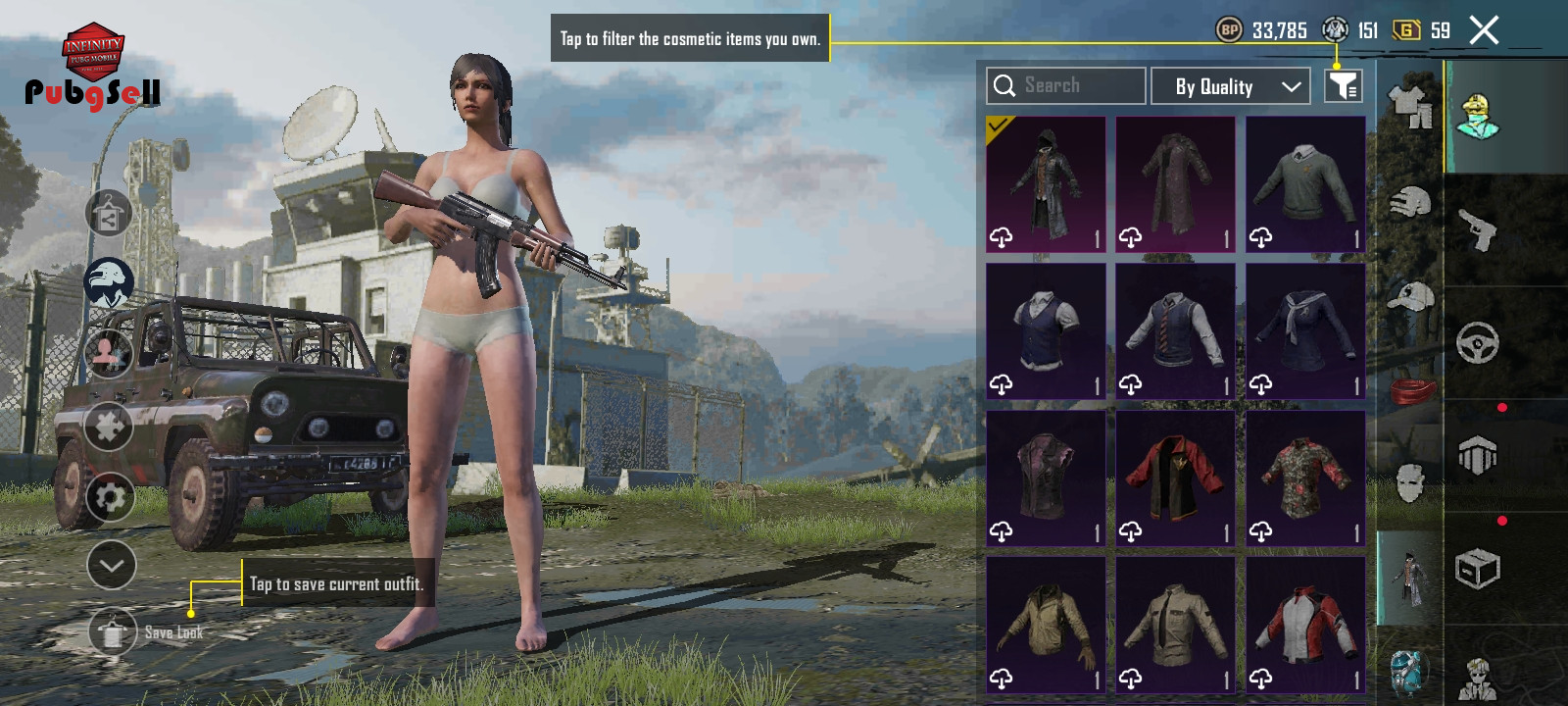Viewport: 1568px width, 706px height.
Task: Close the inventory with the X button
Action: tap(1484, 30)
